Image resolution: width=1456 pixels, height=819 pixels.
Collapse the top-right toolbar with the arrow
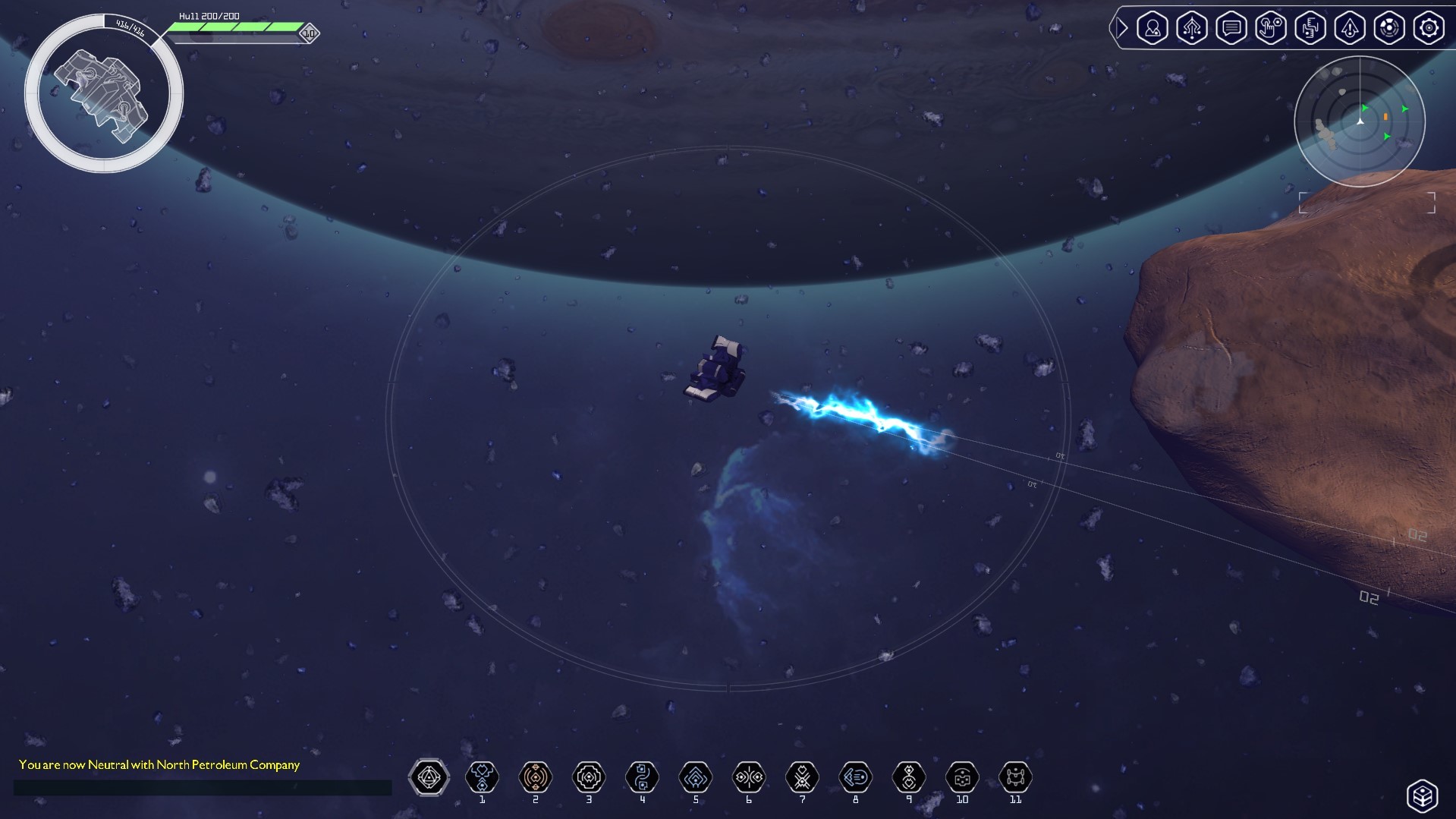[x=1121, y=28]
